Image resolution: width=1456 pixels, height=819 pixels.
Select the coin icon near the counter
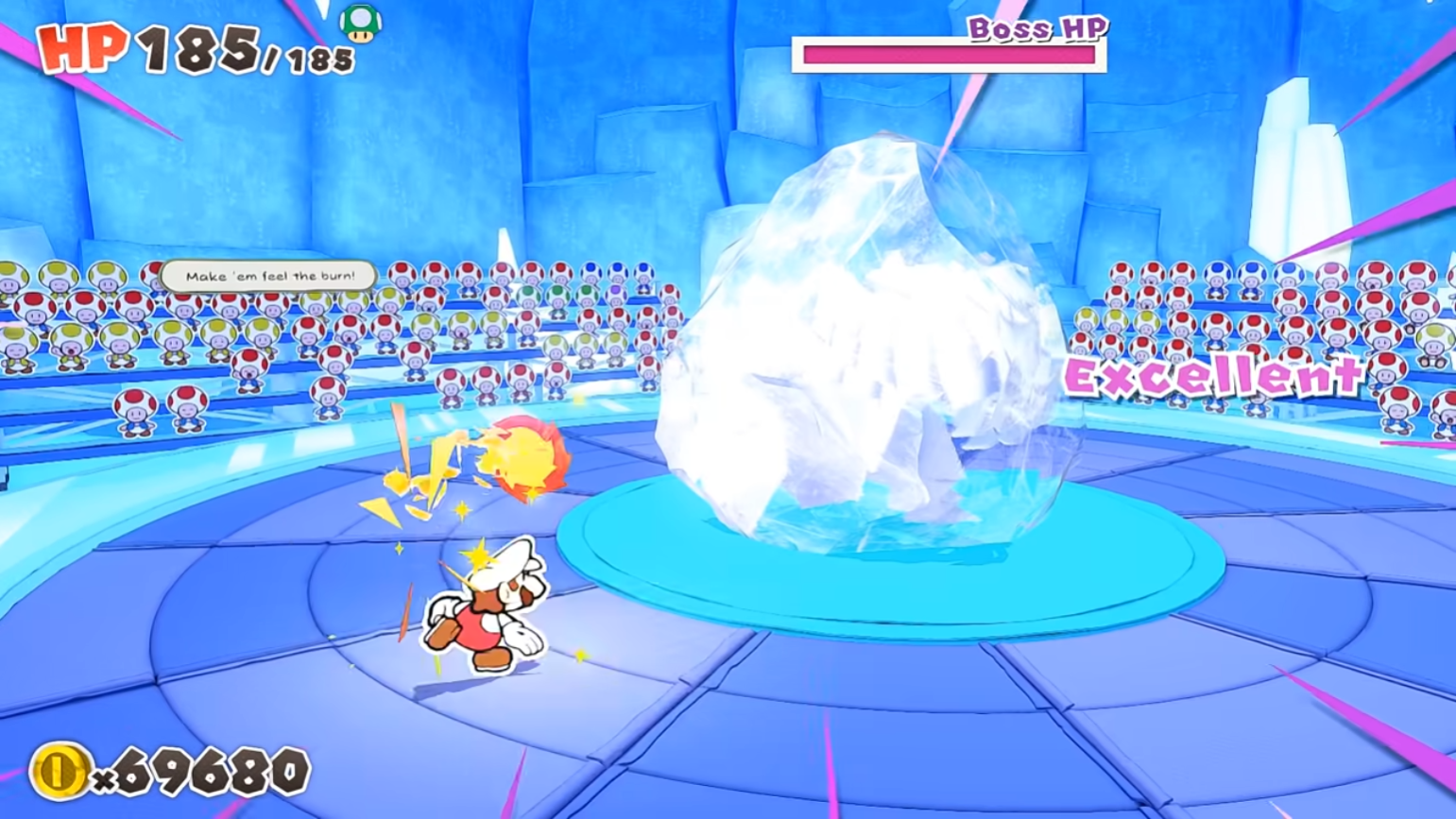(59, 767)
